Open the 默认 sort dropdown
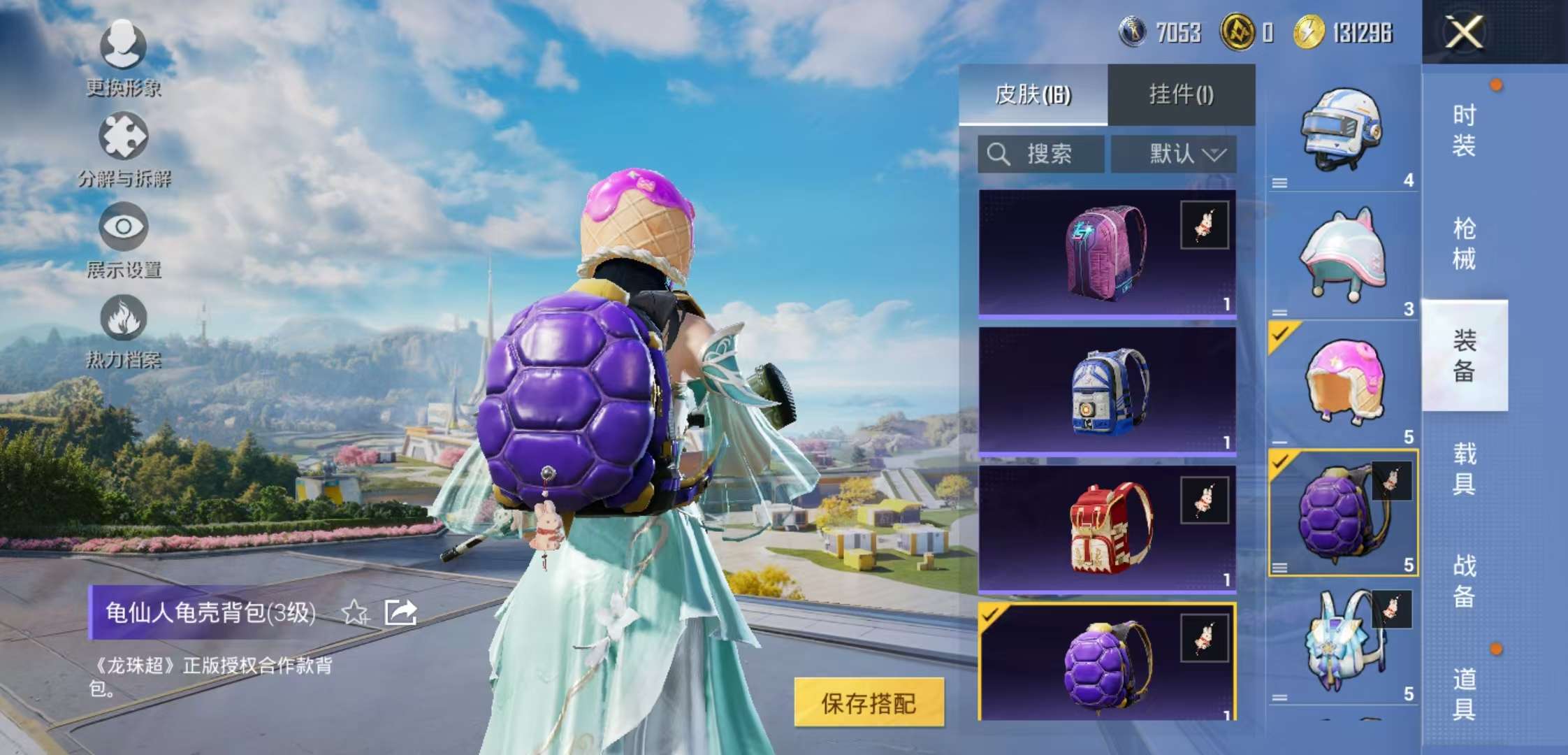 coord(1174,154)
